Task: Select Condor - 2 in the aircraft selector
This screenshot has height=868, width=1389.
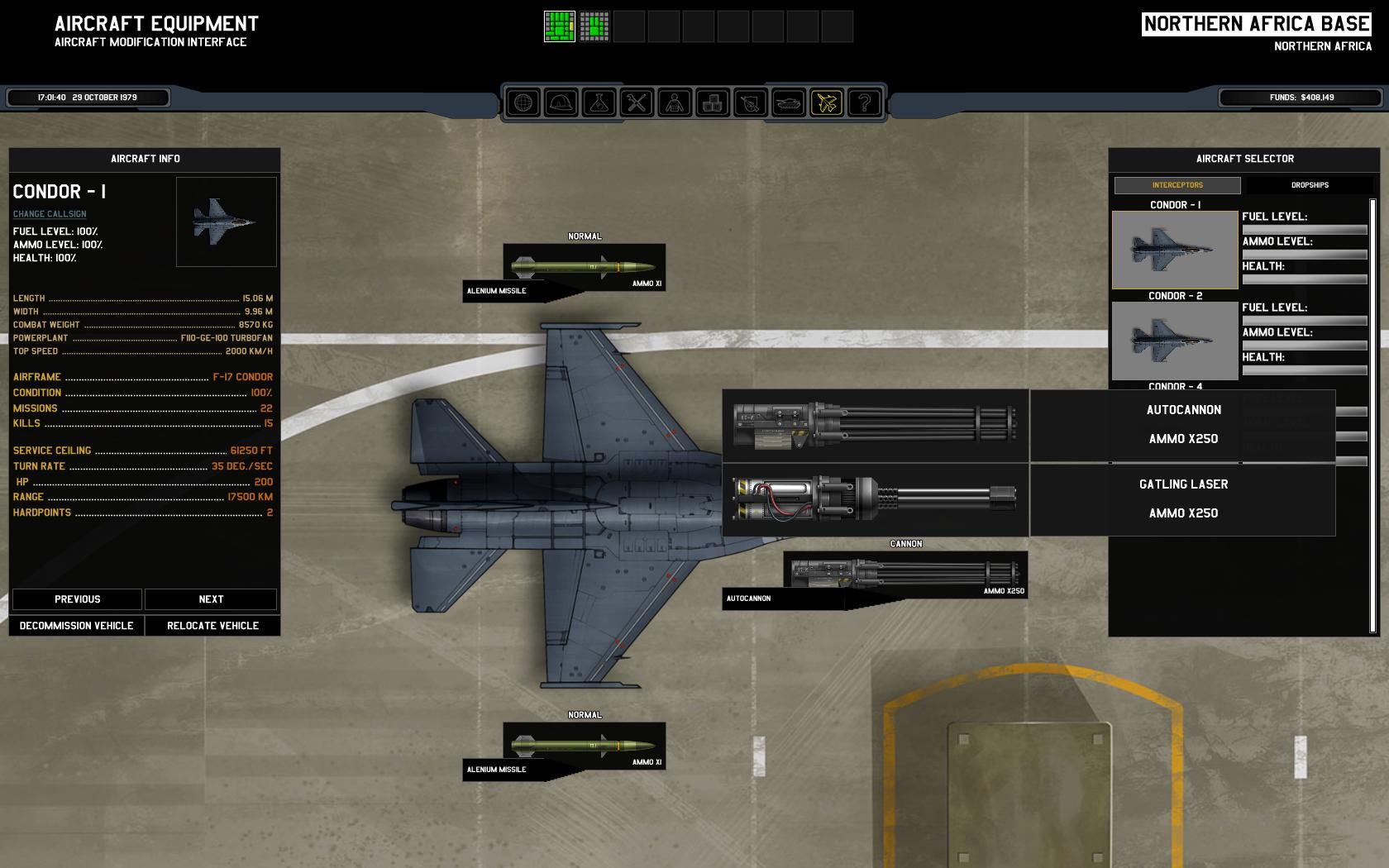Action: click(1175, 341)
